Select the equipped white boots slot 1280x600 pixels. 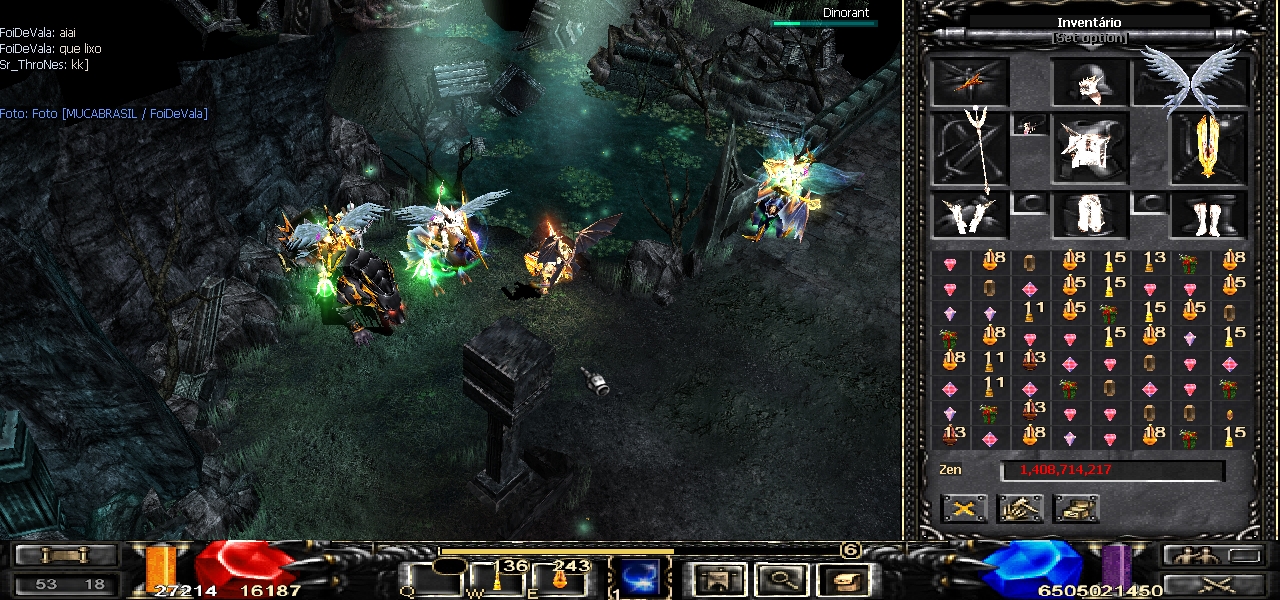(1208, 215)
